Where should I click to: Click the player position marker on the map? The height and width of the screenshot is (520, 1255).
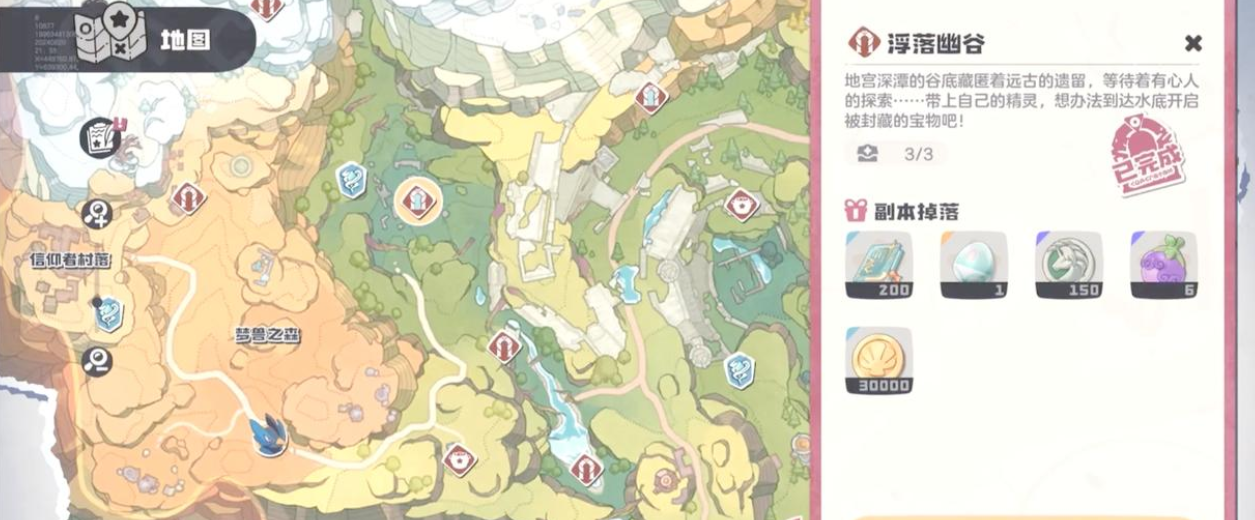tap(269, 437)
